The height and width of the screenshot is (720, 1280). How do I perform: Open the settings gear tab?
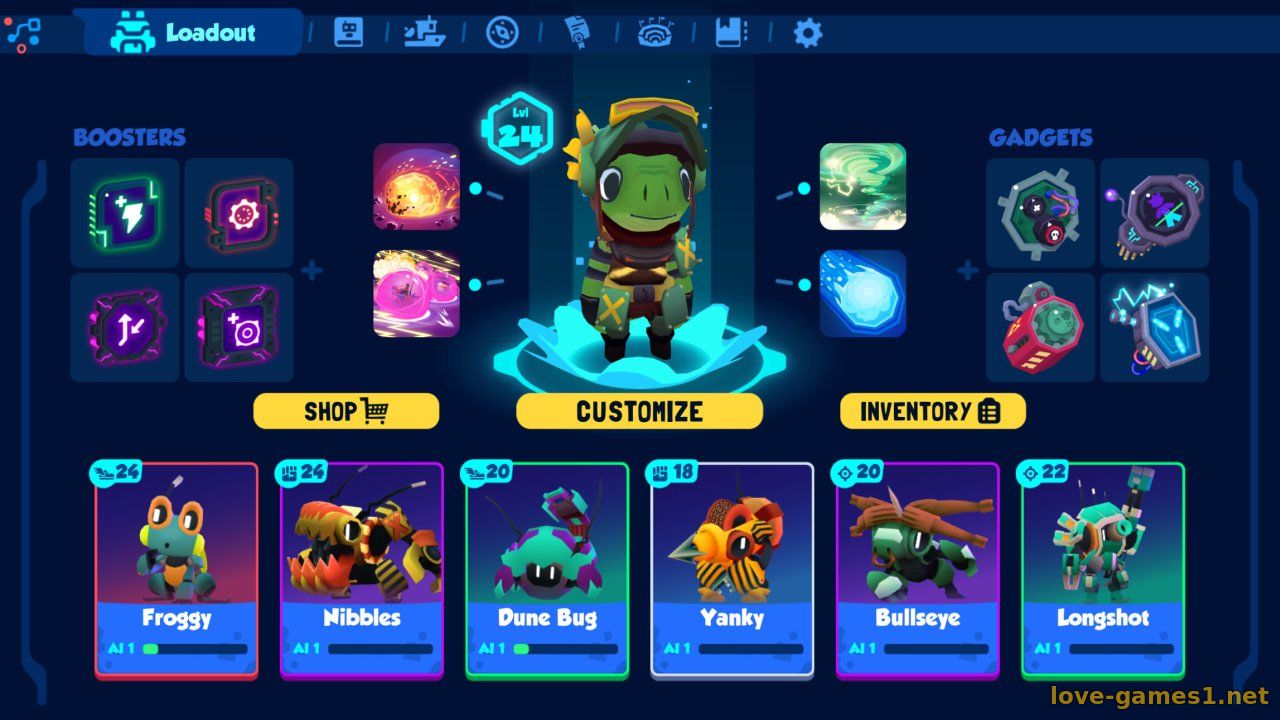(x=807, y=33)
